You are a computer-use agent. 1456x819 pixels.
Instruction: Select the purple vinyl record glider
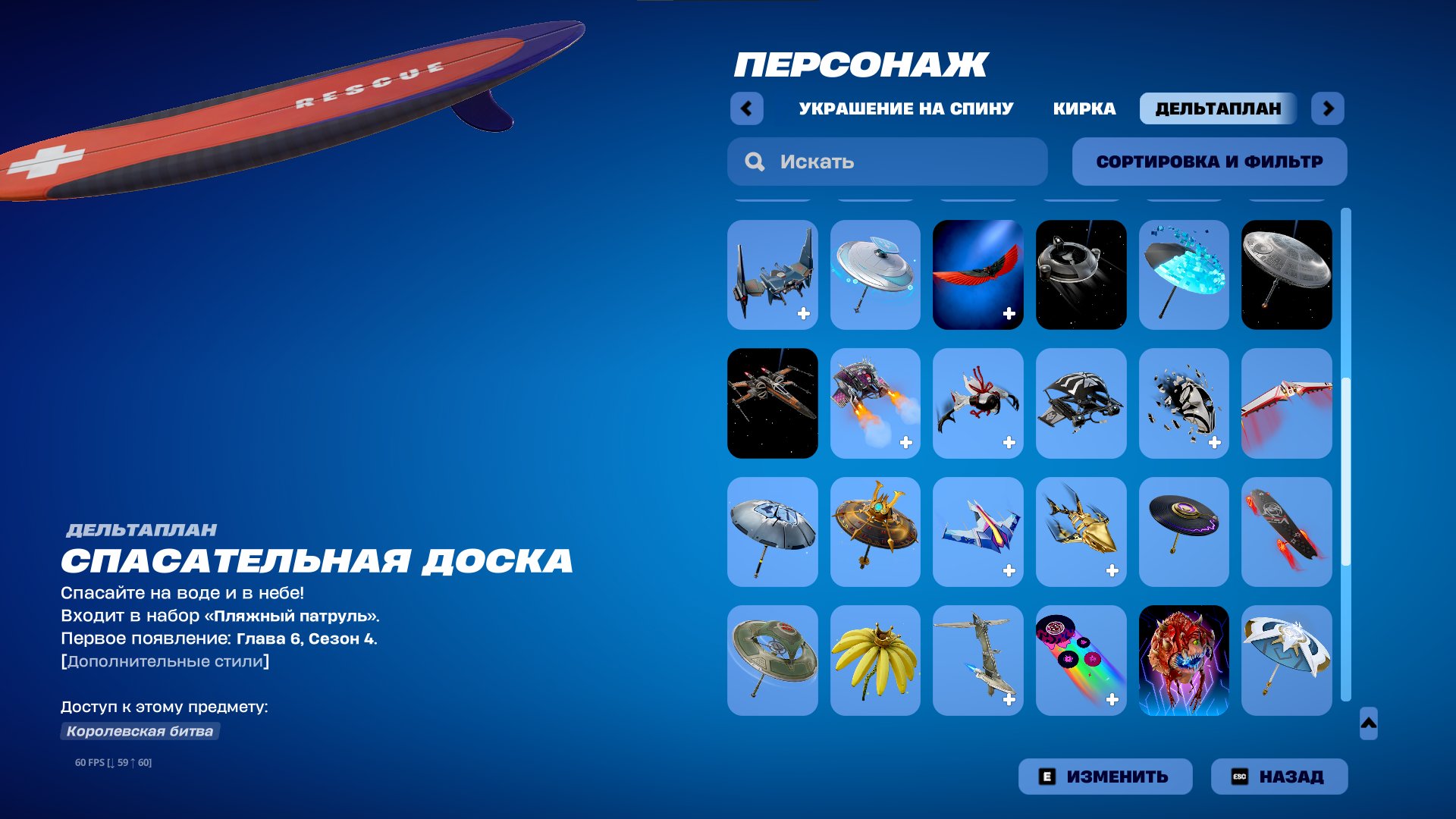coord(1185,532)
